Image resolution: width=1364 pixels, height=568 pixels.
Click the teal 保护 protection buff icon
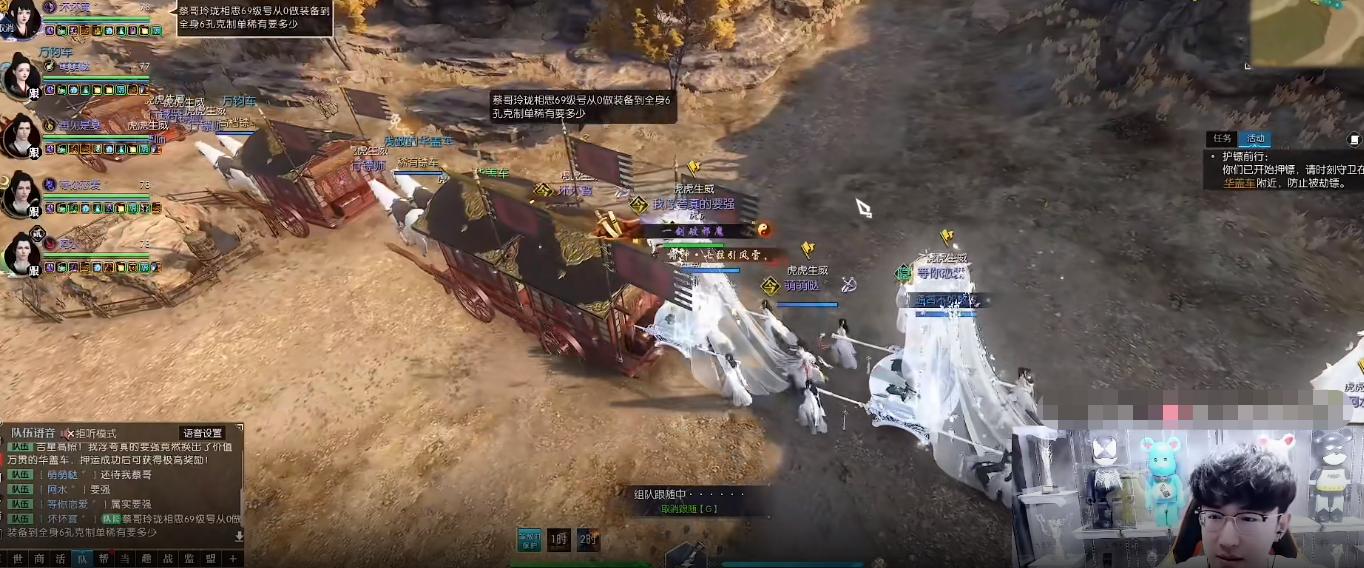tap(529, 538)
